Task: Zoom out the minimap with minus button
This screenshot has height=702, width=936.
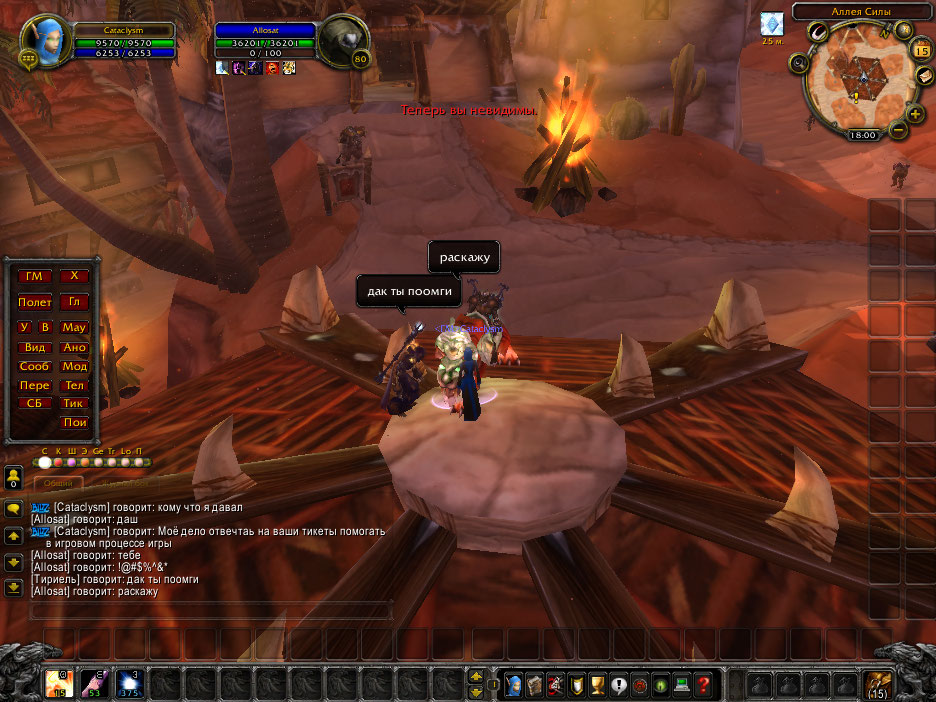Action: [x=898, y=131]
